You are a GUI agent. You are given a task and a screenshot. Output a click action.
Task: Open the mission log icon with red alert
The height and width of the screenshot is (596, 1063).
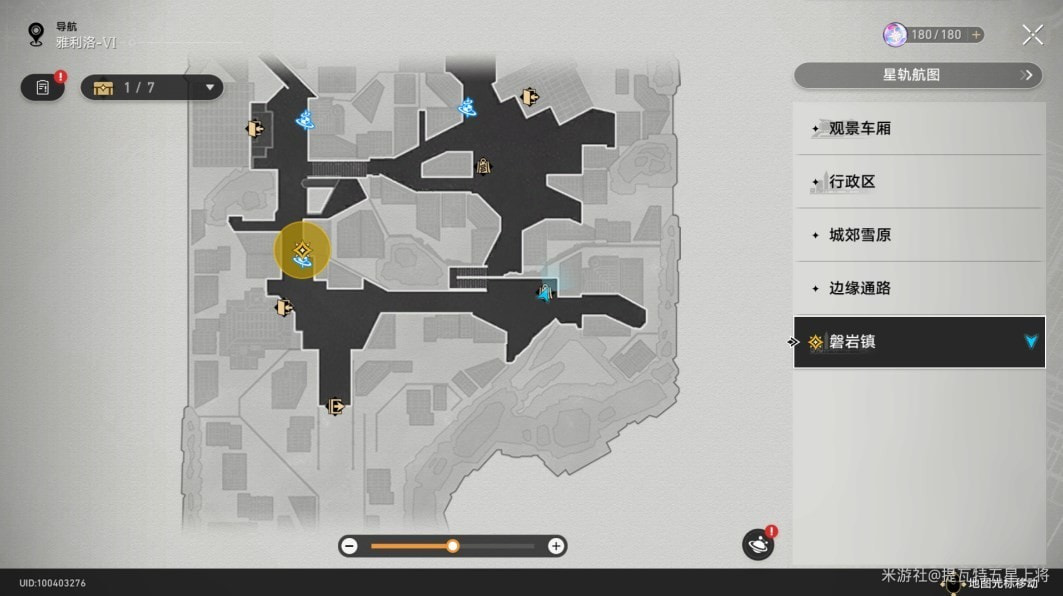[x=43, y=88]
